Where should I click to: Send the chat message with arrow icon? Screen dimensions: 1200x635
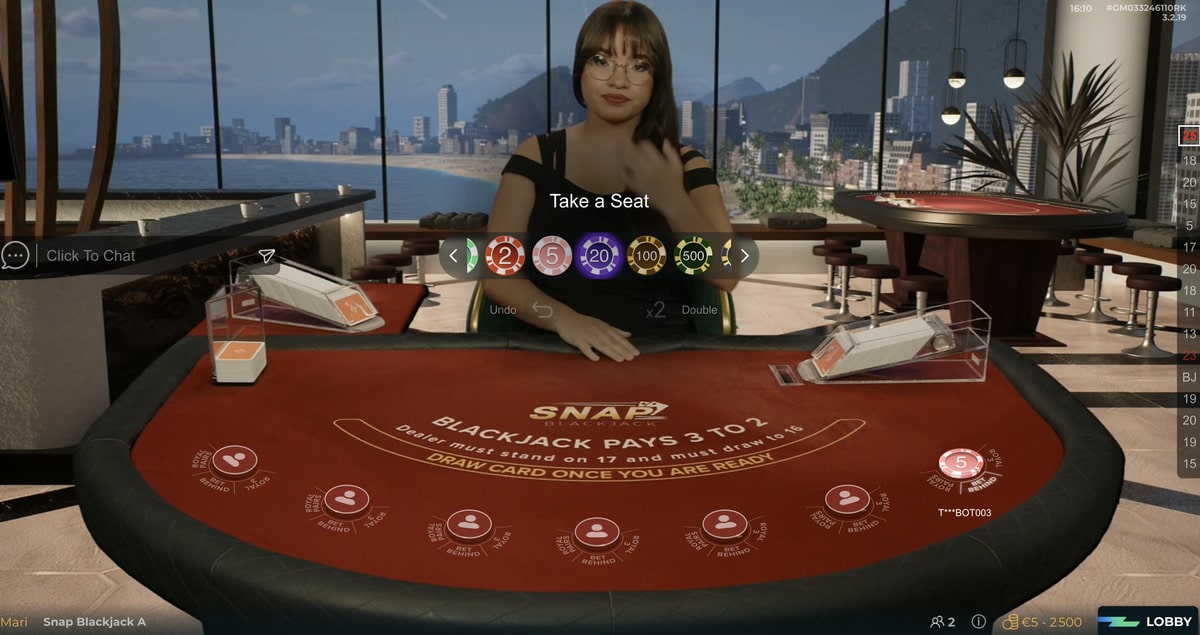tap(266, 256)
